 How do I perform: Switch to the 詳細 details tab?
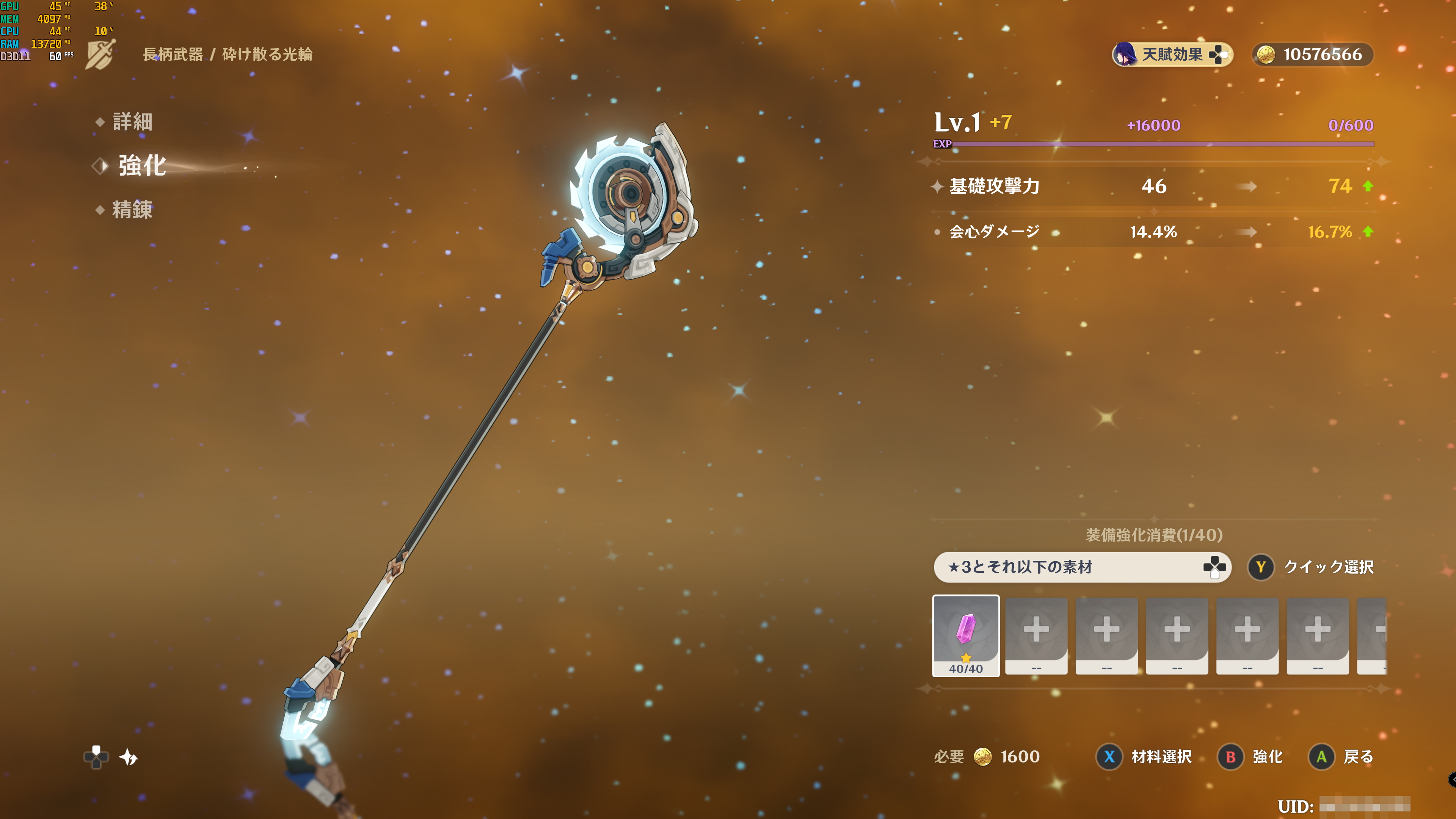click(132, 121)
